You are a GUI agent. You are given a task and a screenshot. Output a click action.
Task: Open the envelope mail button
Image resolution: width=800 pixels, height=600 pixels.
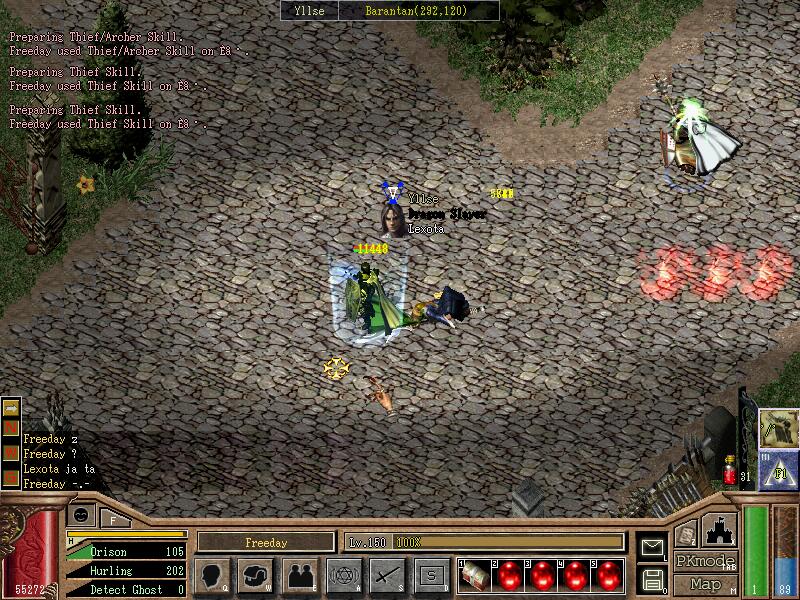coord(651,546)
